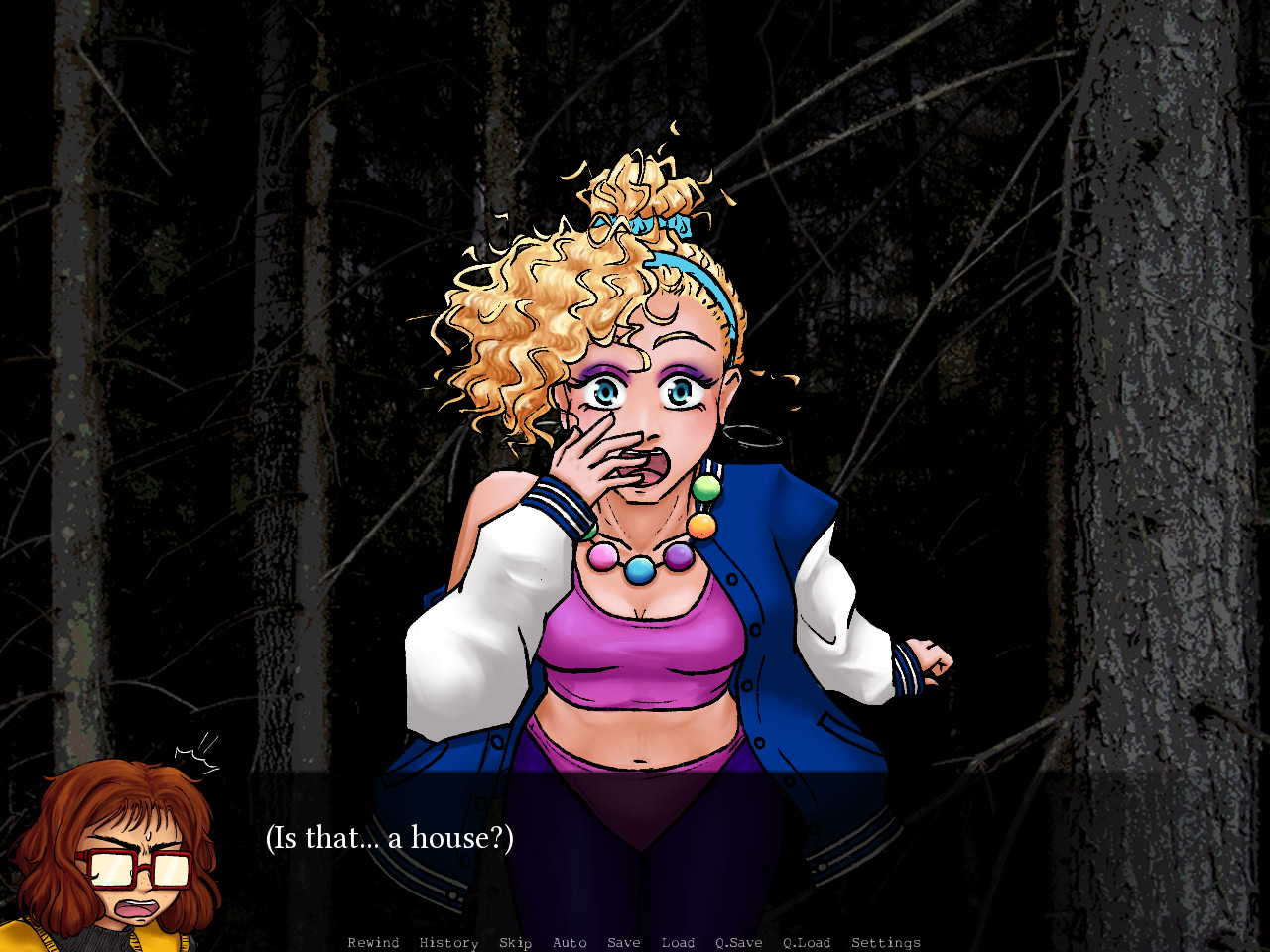Enable Skip mode
This screenshot has width=1270, height=952.
[515, 942]
